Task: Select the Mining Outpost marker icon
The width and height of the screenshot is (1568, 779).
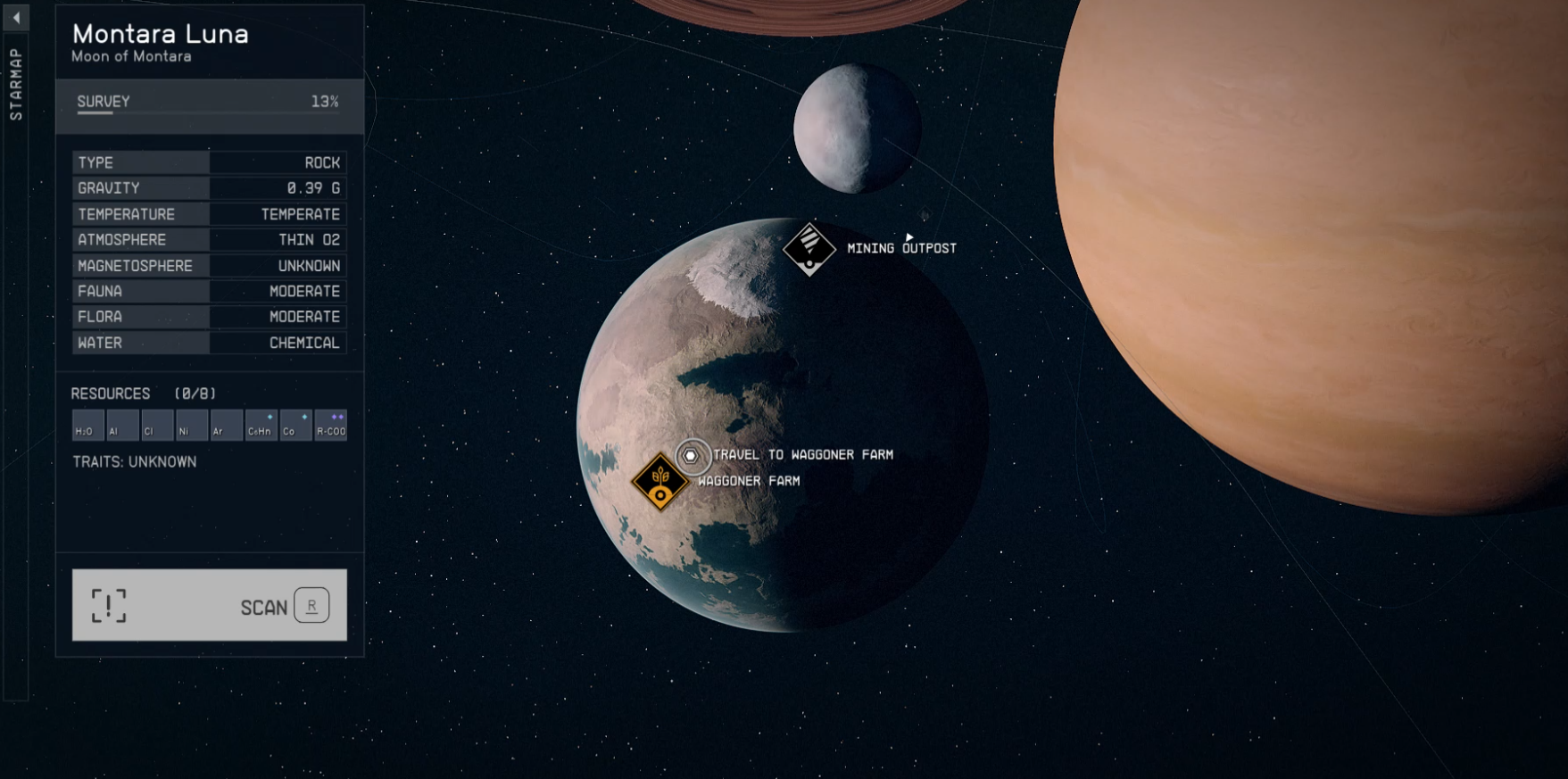Action: tap(808, 247)
